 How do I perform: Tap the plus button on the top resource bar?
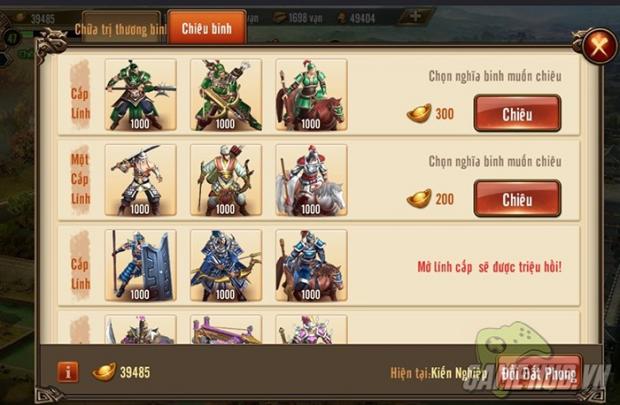point(415,16)
